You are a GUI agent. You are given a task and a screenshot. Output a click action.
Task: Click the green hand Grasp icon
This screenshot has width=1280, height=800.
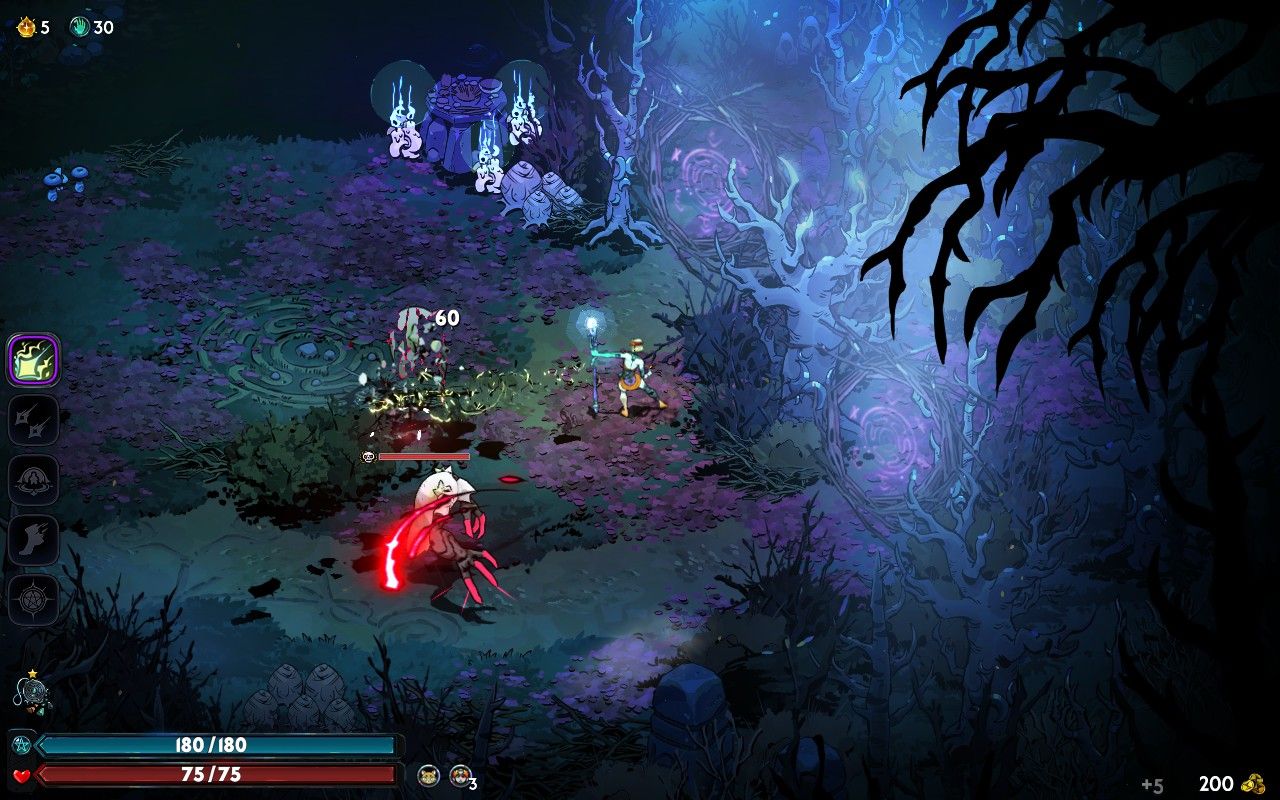coord(80,27)
